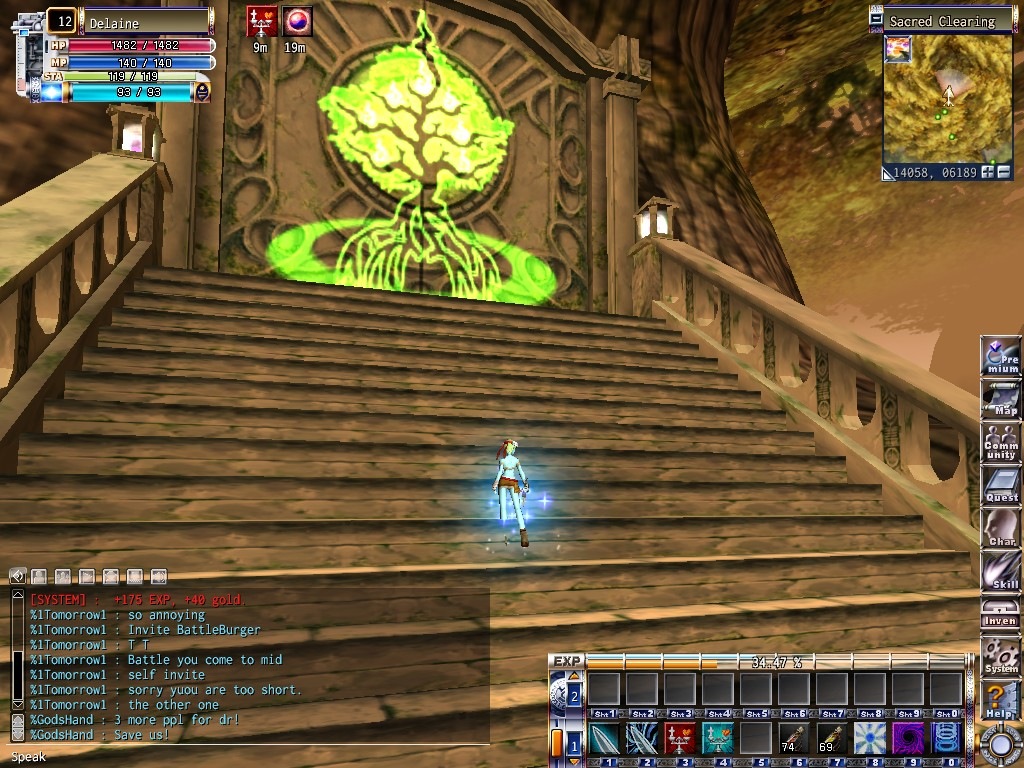Zoom in the minimap with plus button

tap(988, 172)
